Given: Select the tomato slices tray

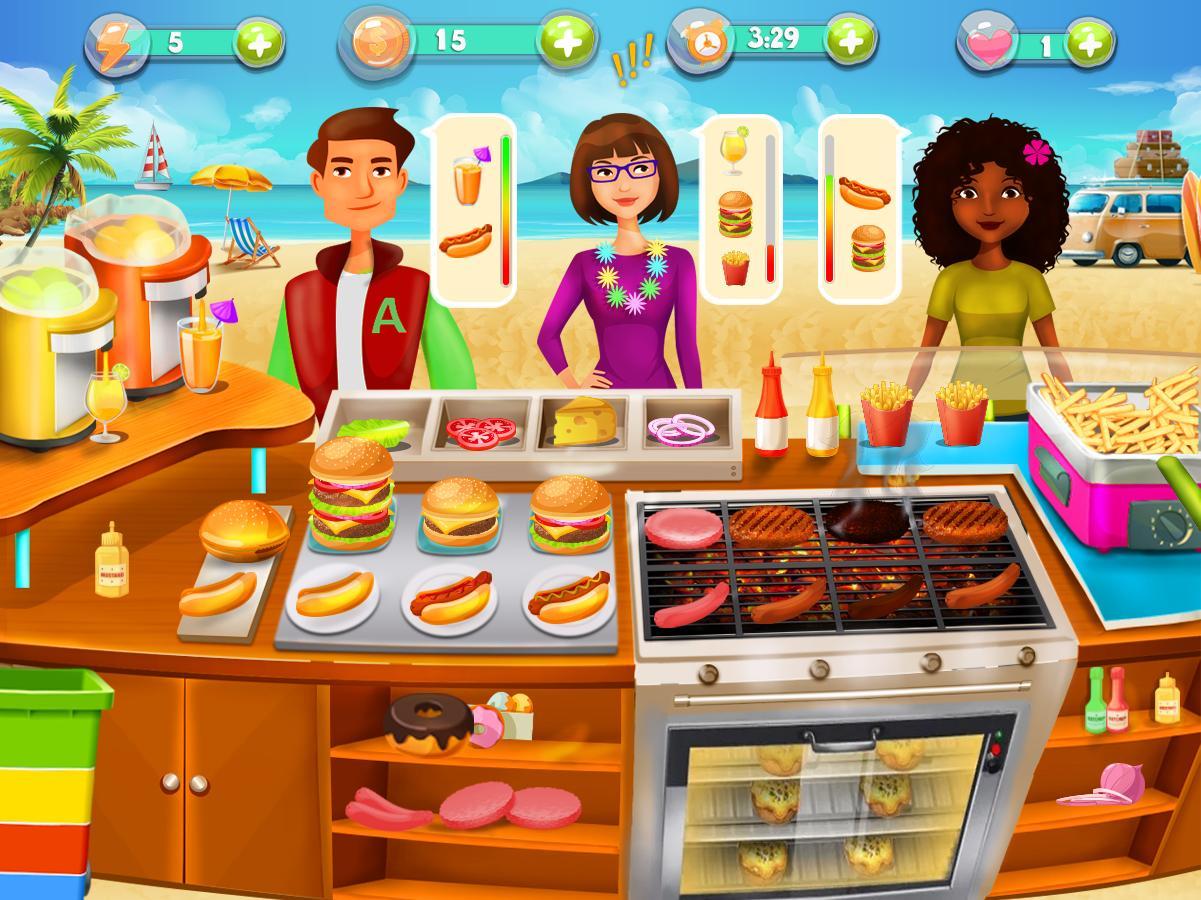Looking at the screenshot, I should (x=480, y=430).
